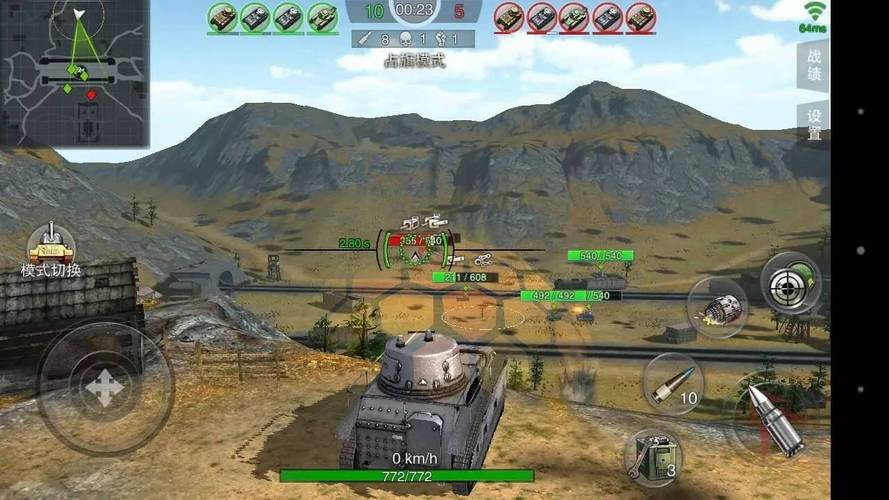The height and width of the screenshot is (500, 889).
Task: Select the ammo shell with 10 rounds
Action: tap(672, 383)
